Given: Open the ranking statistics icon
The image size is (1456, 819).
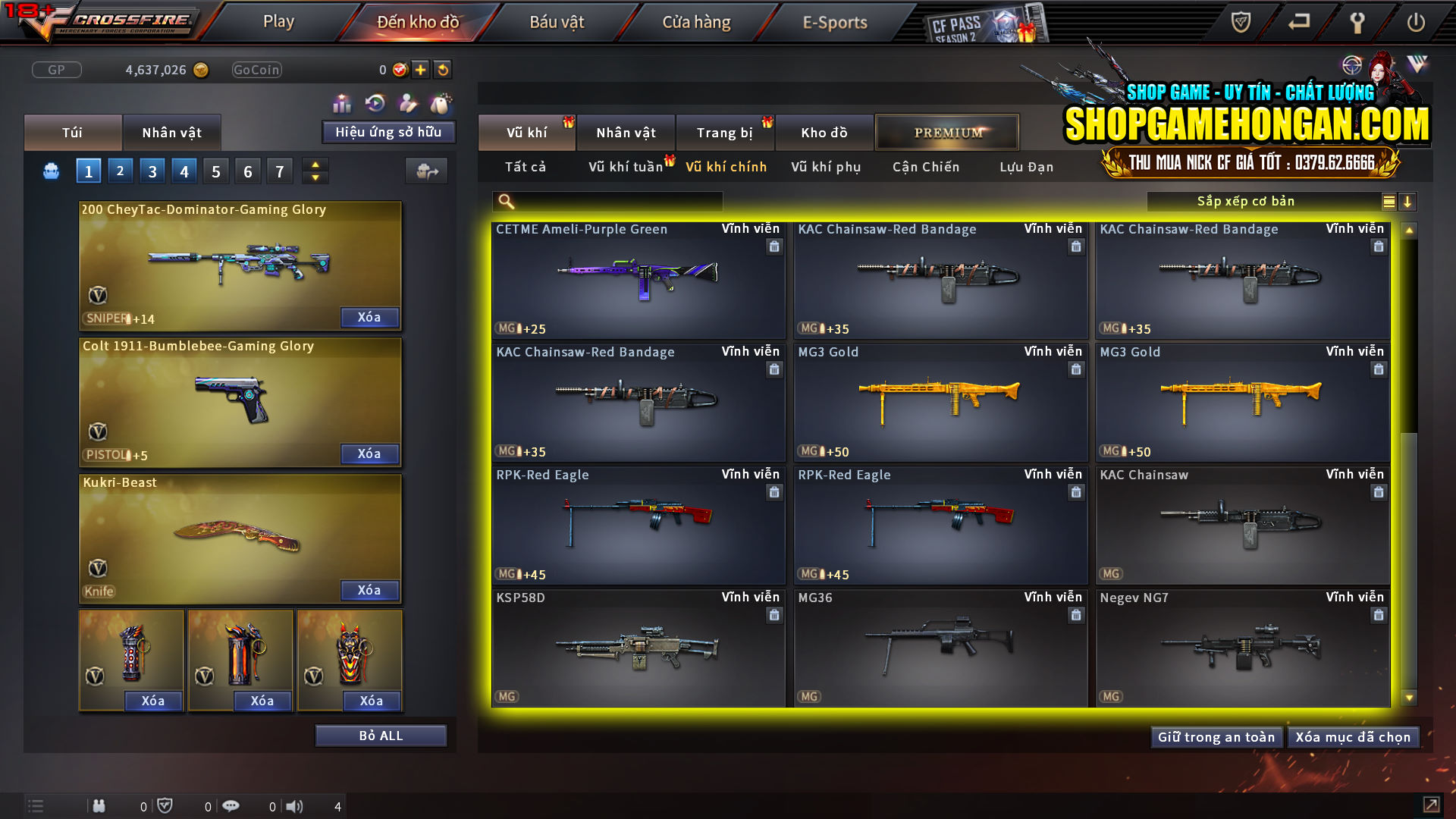Looking at the screenshot, I should point(343,102).
